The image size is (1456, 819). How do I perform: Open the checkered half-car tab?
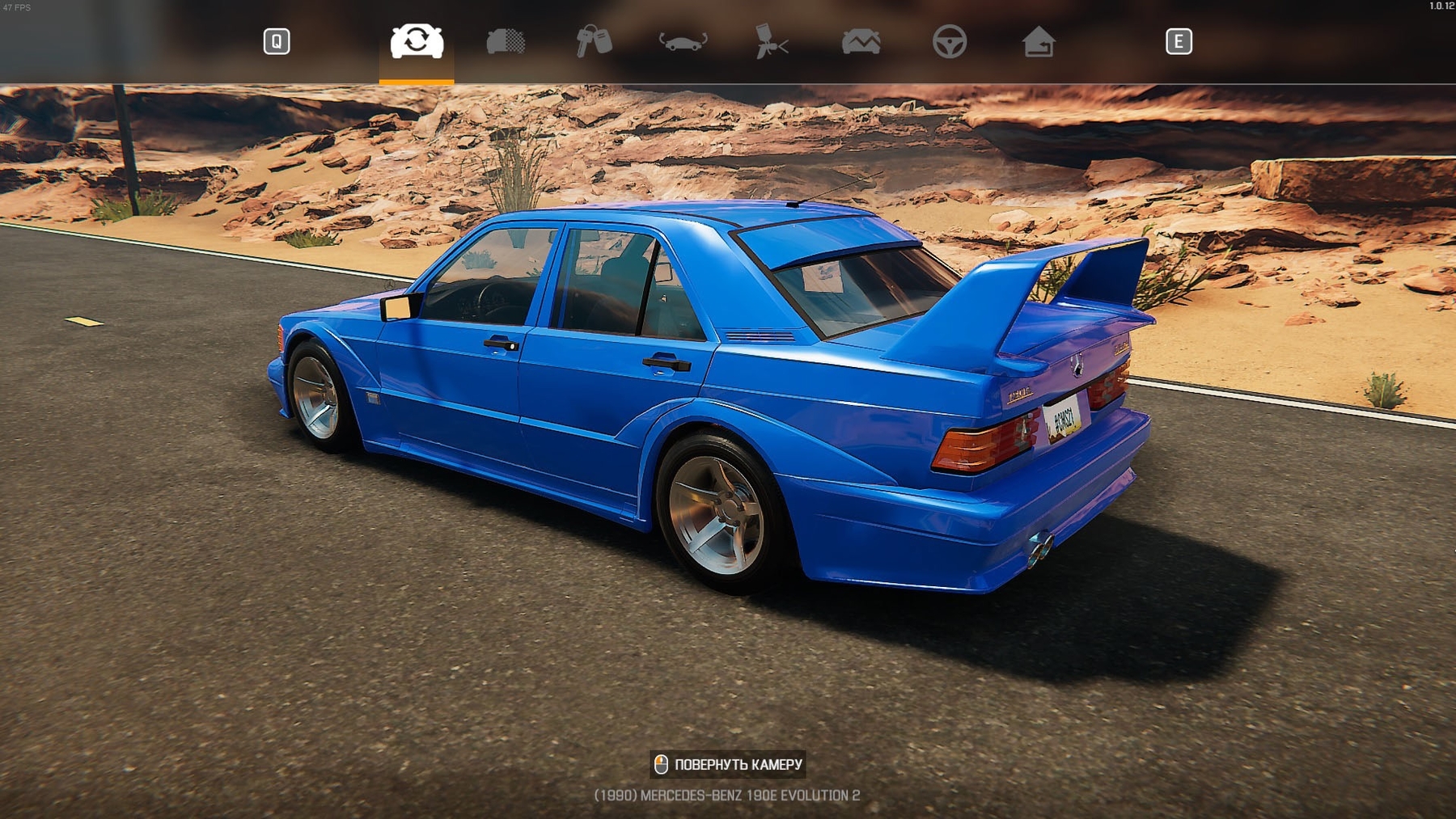coord(506,41)
